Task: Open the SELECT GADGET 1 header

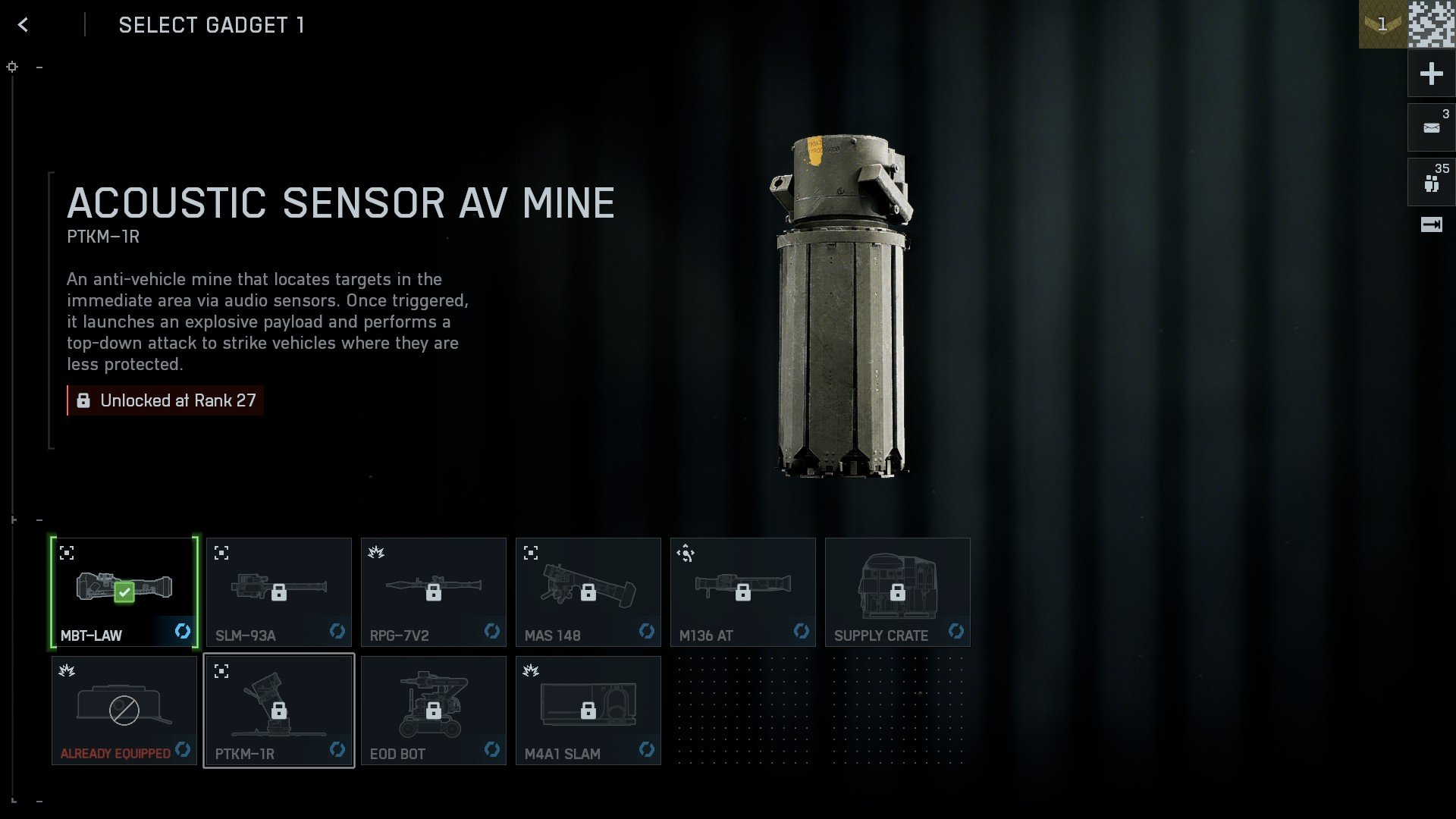Action: click(x=211, y=25)
